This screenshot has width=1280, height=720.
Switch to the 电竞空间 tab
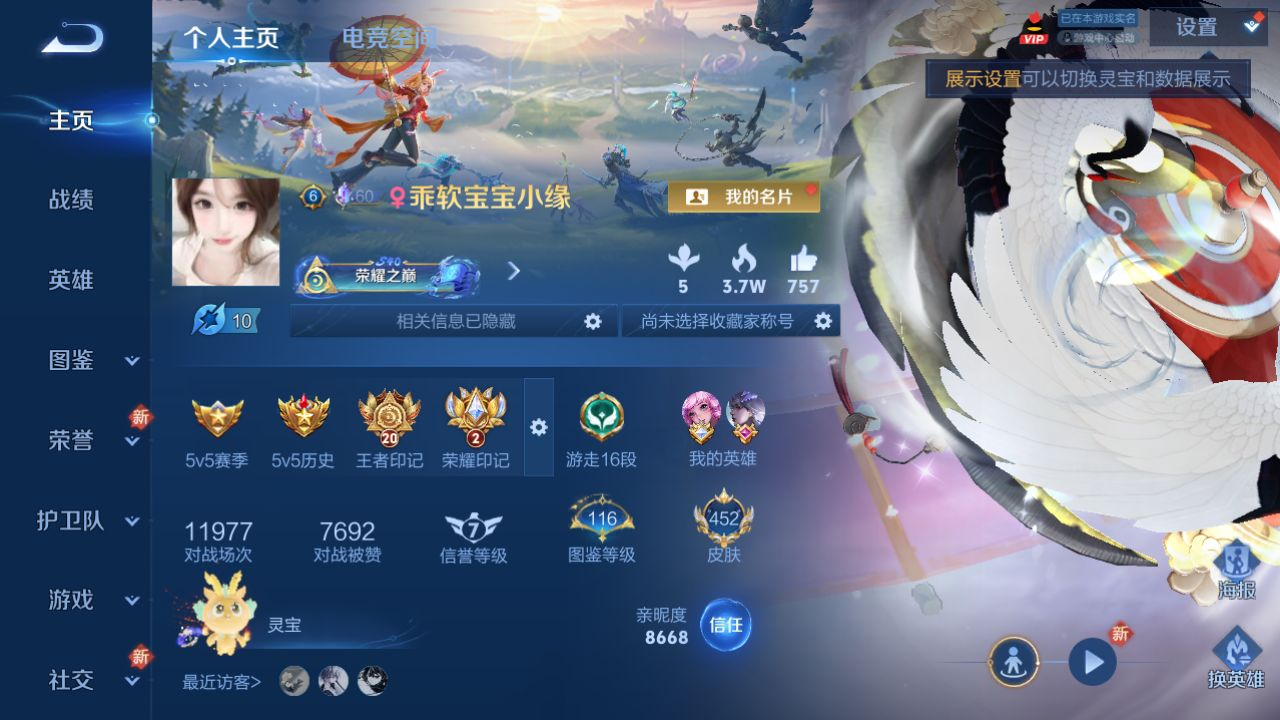click(388, 38)
